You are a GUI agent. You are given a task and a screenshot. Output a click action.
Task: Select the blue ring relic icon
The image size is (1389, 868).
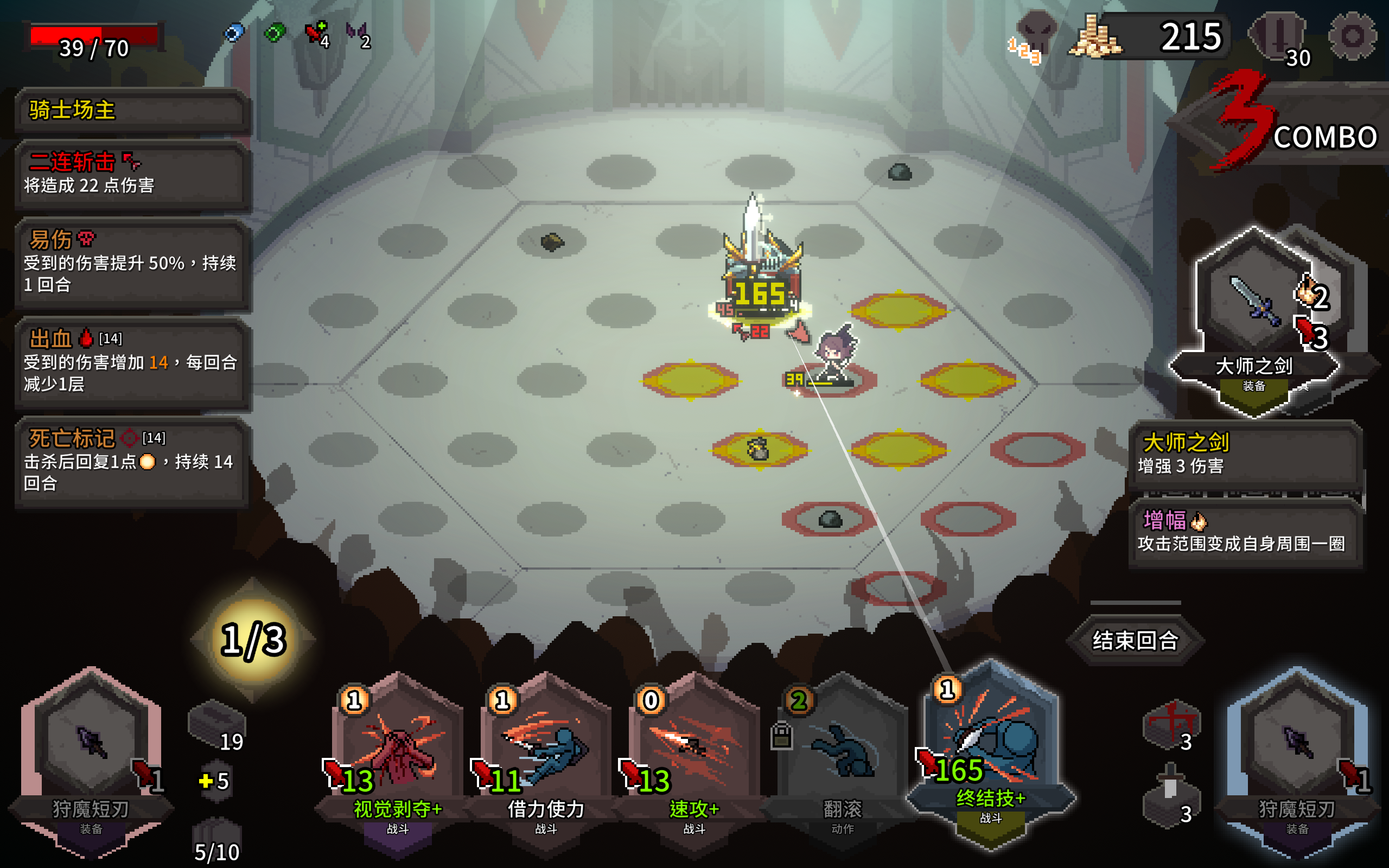233,33
